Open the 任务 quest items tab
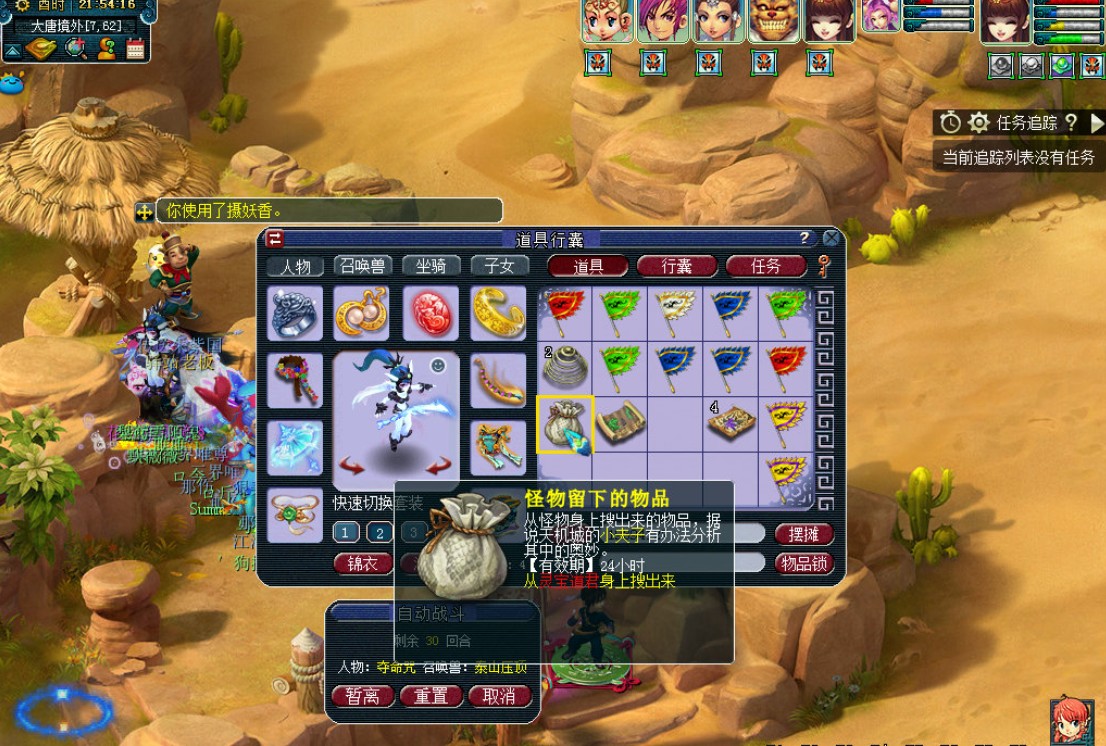The image size is (1106, 746). (766, 266)
